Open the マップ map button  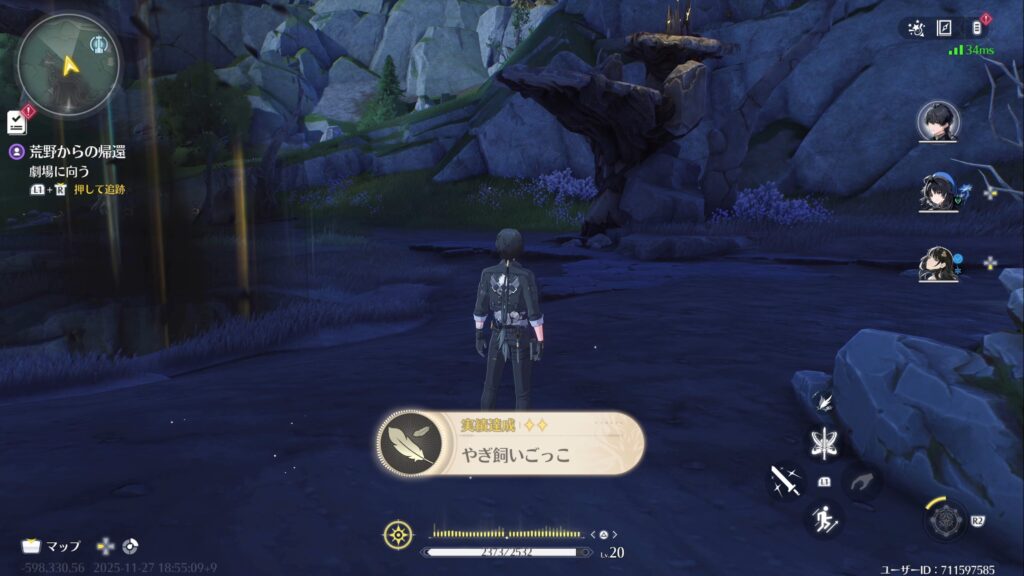[x=52, y=546]
